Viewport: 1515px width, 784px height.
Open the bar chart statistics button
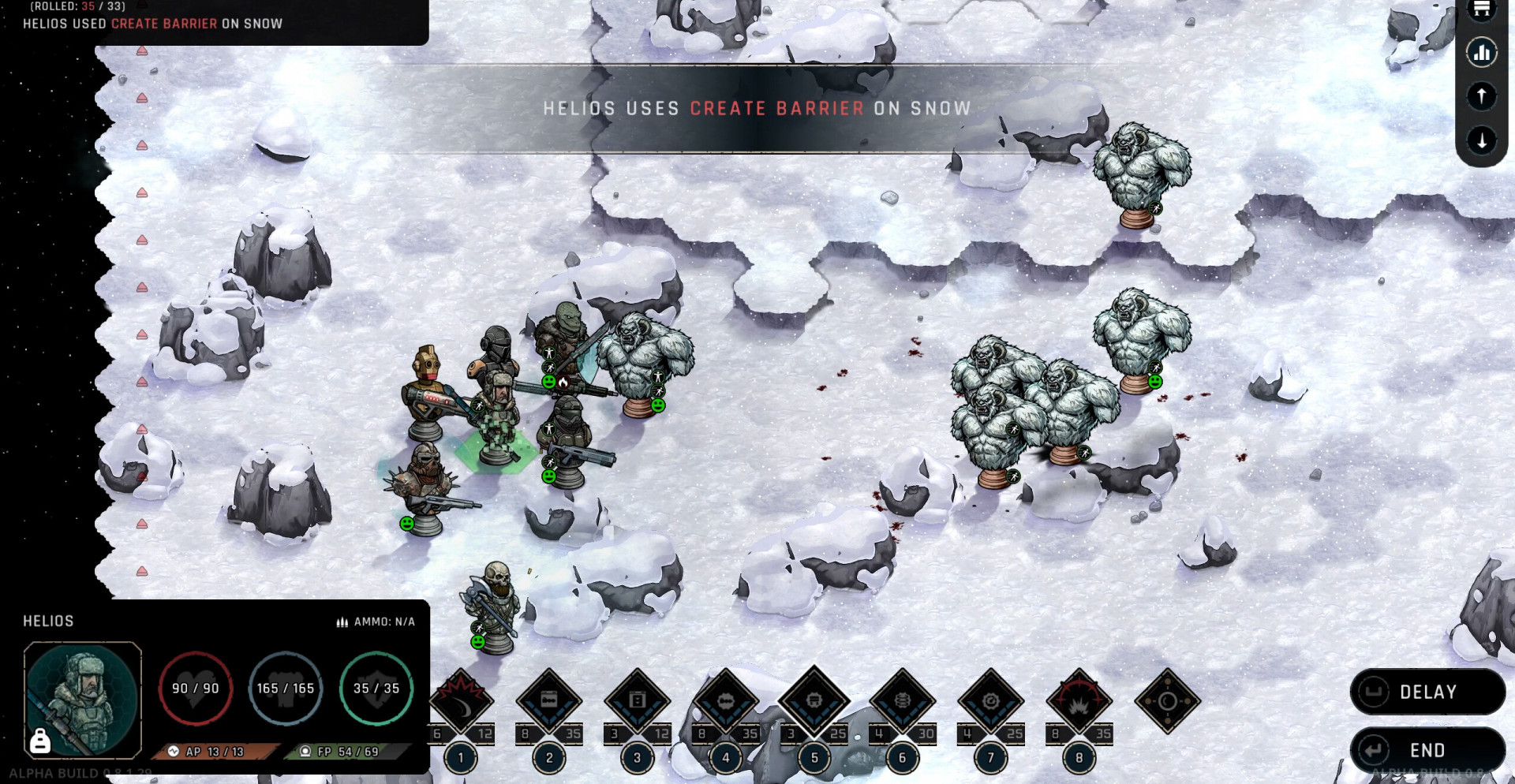(x=1482, y=53)
